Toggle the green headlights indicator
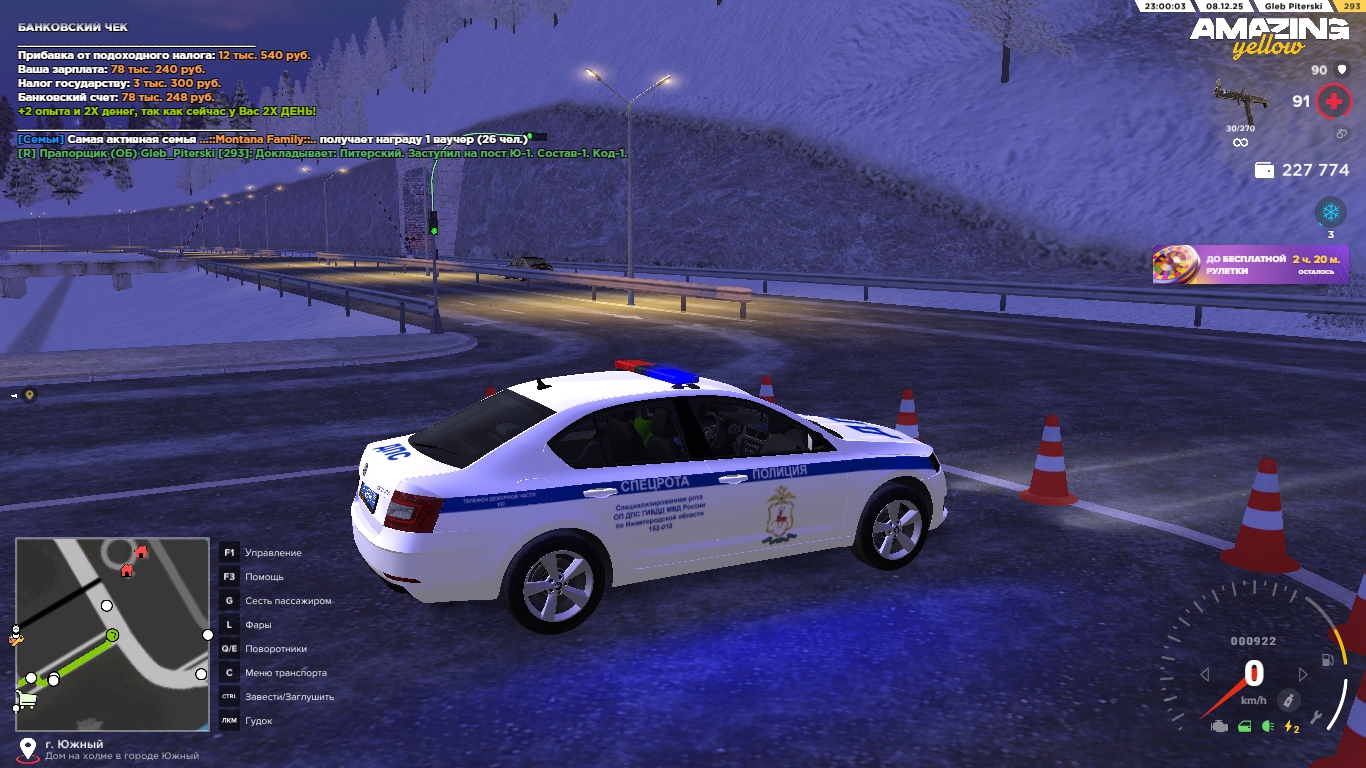The height and width of the screenshot is (768, 1366). [x=1267, y=727]
